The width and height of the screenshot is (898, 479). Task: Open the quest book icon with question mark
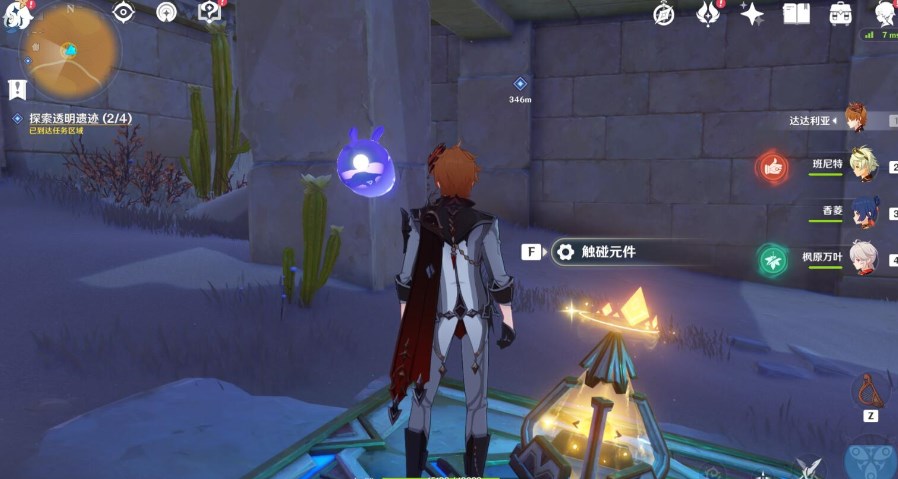tap(209, 12)
